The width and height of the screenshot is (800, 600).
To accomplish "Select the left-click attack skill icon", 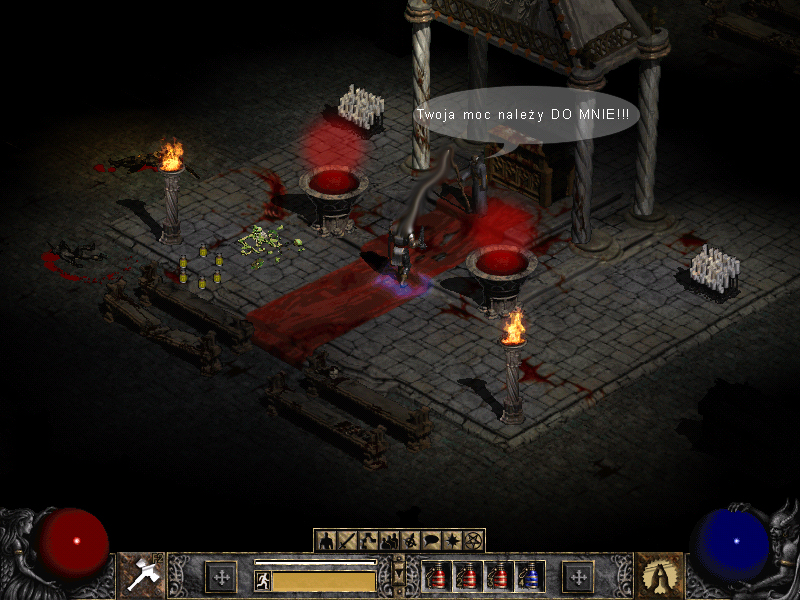I will click(141, 576).
